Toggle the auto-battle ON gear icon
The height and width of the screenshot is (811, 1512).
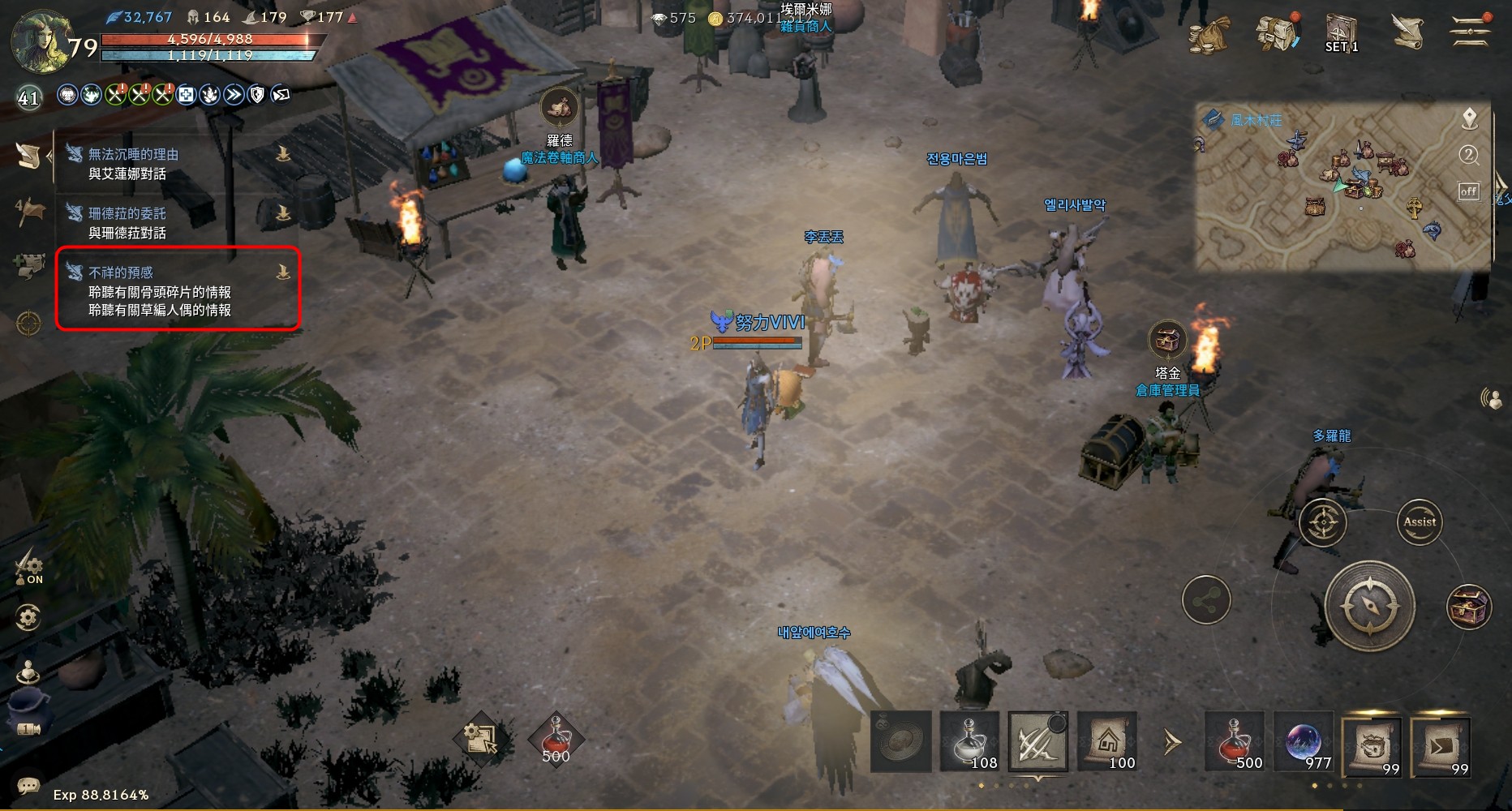pyautogui.click(x=29, y=565)
